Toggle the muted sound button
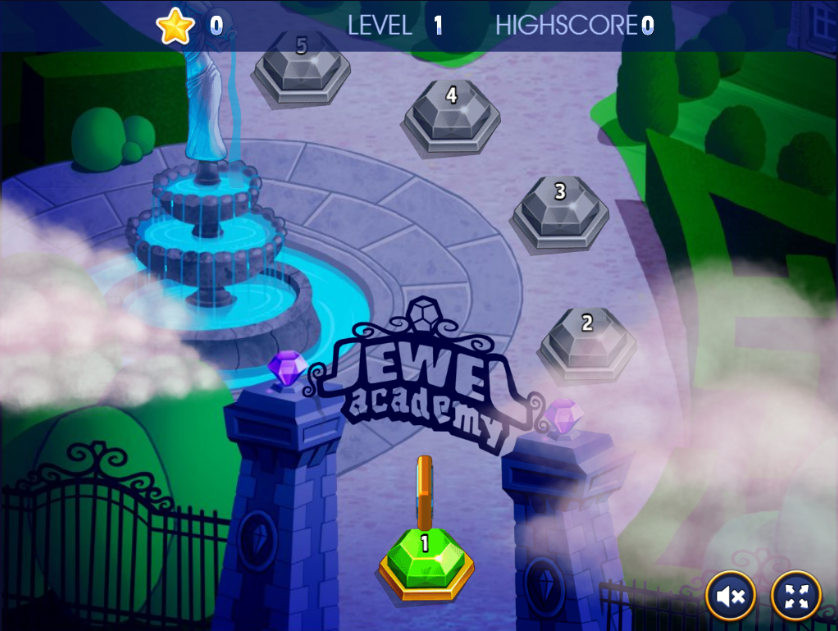The image size is (838, 631). [x=730, y=597]
